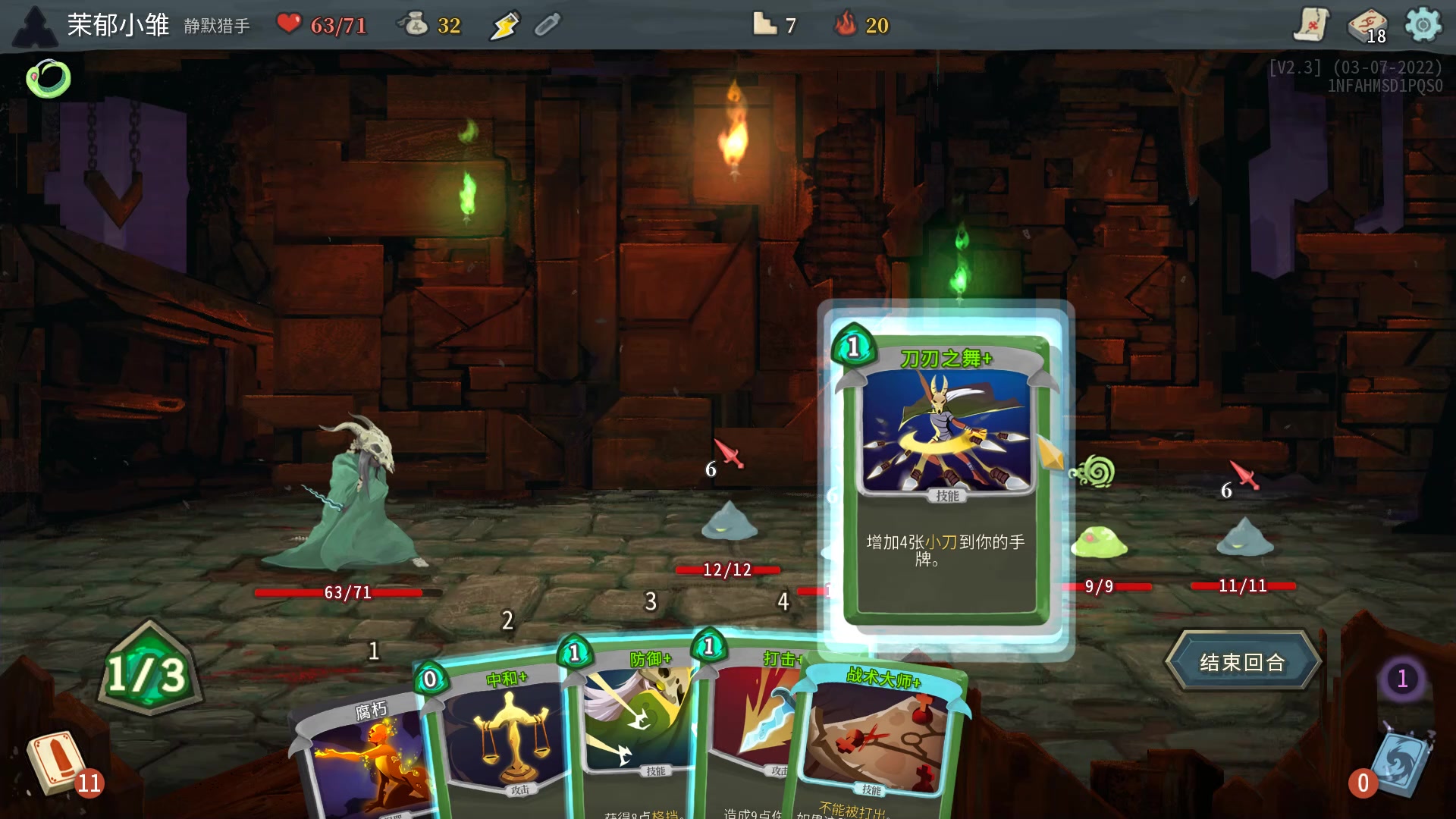View the full deck of 18 cards

[1367, 27]
